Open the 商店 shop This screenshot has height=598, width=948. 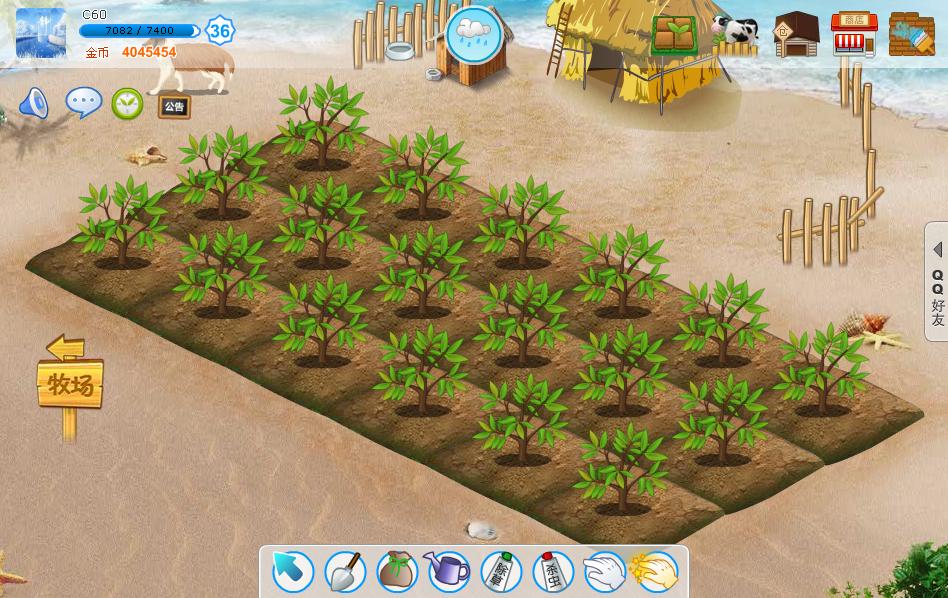click(854, 35)
